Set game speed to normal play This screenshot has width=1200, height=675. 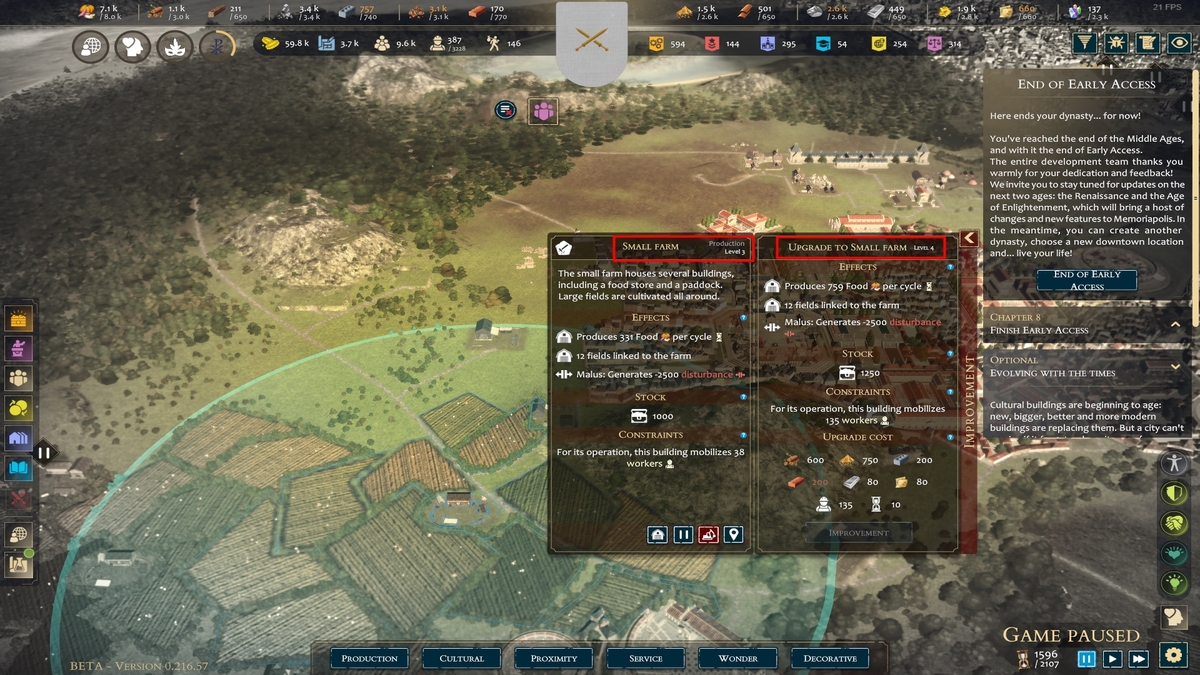[x=1112, y=658]
